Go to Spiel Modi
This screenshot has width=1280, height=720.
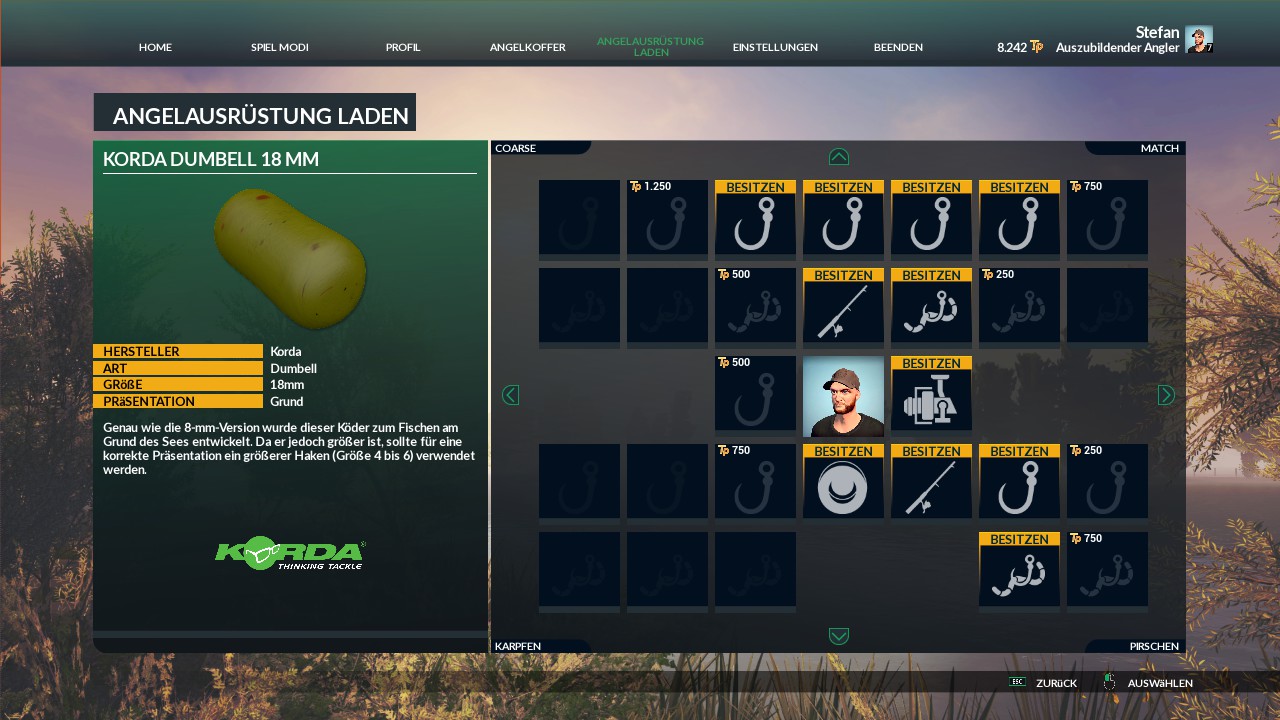tap(279, 47)
